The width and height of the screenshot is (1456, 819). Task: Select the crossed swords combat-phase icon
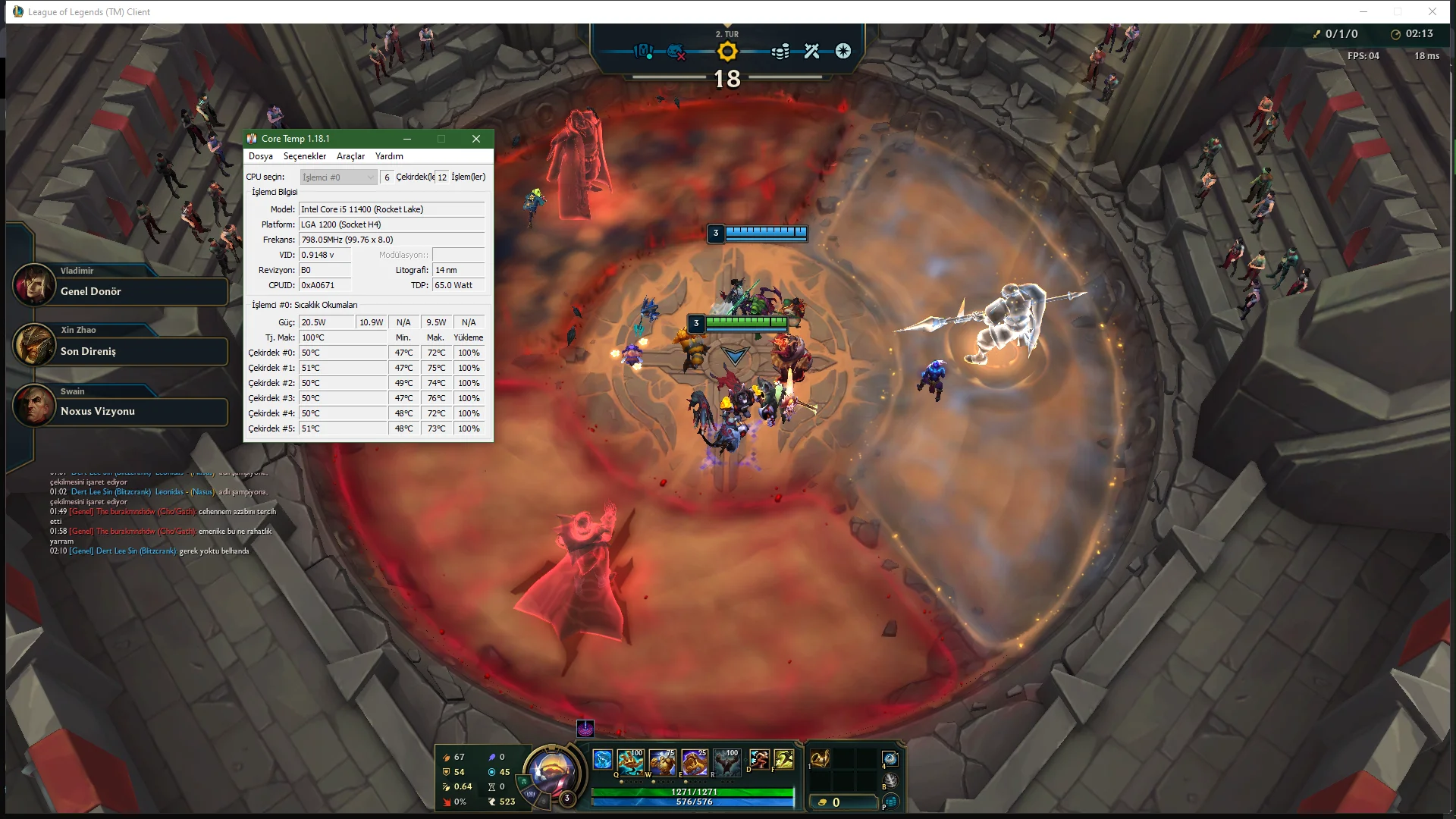[x=812, y=52]
